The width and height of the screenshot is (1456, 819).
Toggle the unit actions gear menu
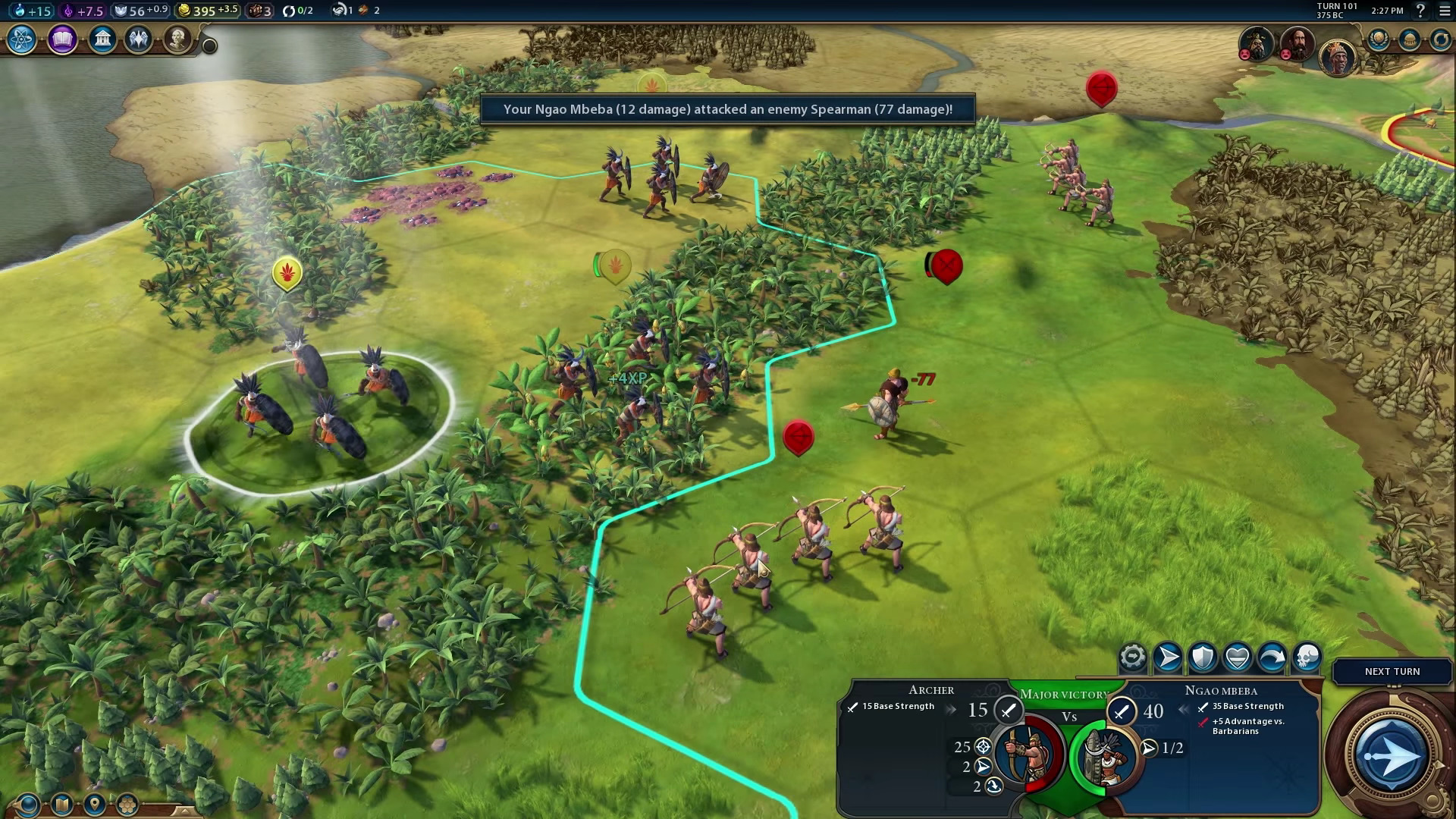click(1132, 656)
